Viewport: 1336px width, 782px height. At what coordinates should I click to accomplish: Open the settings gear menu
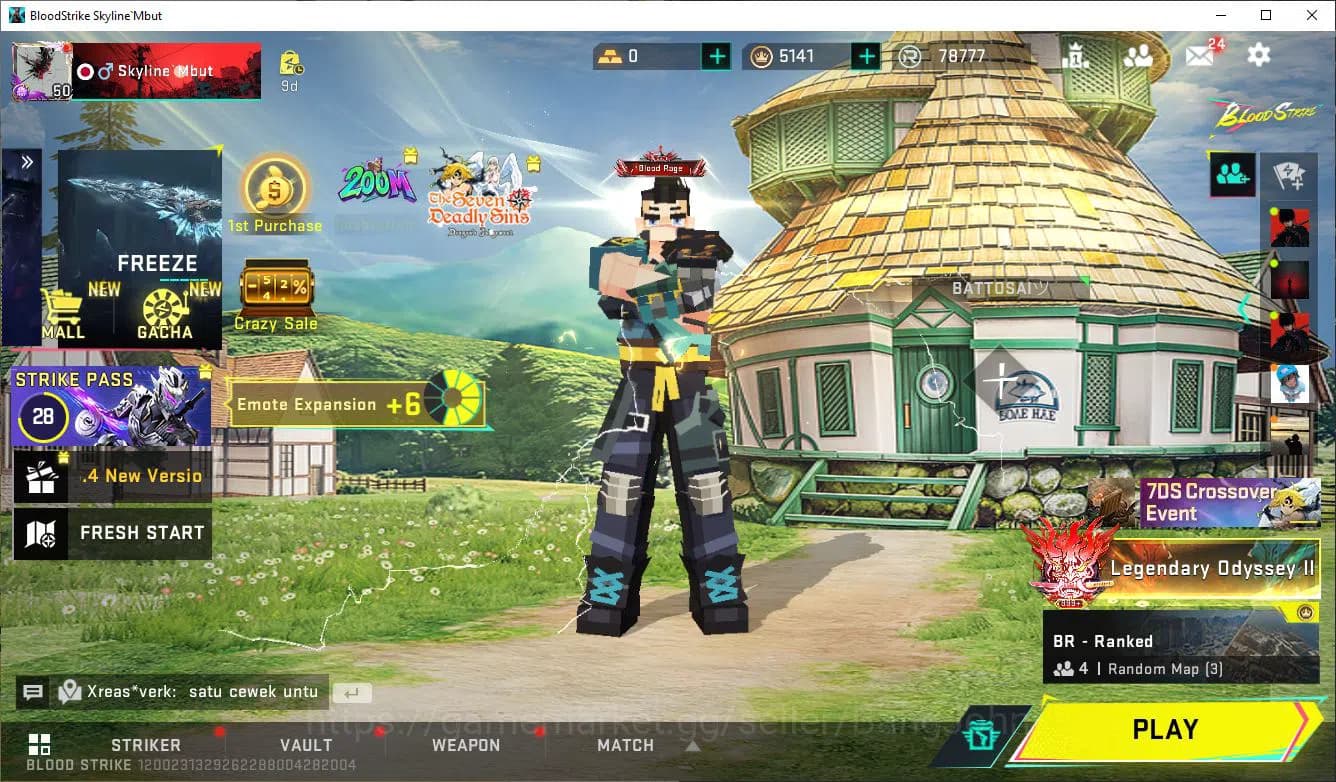(1258, 56)
